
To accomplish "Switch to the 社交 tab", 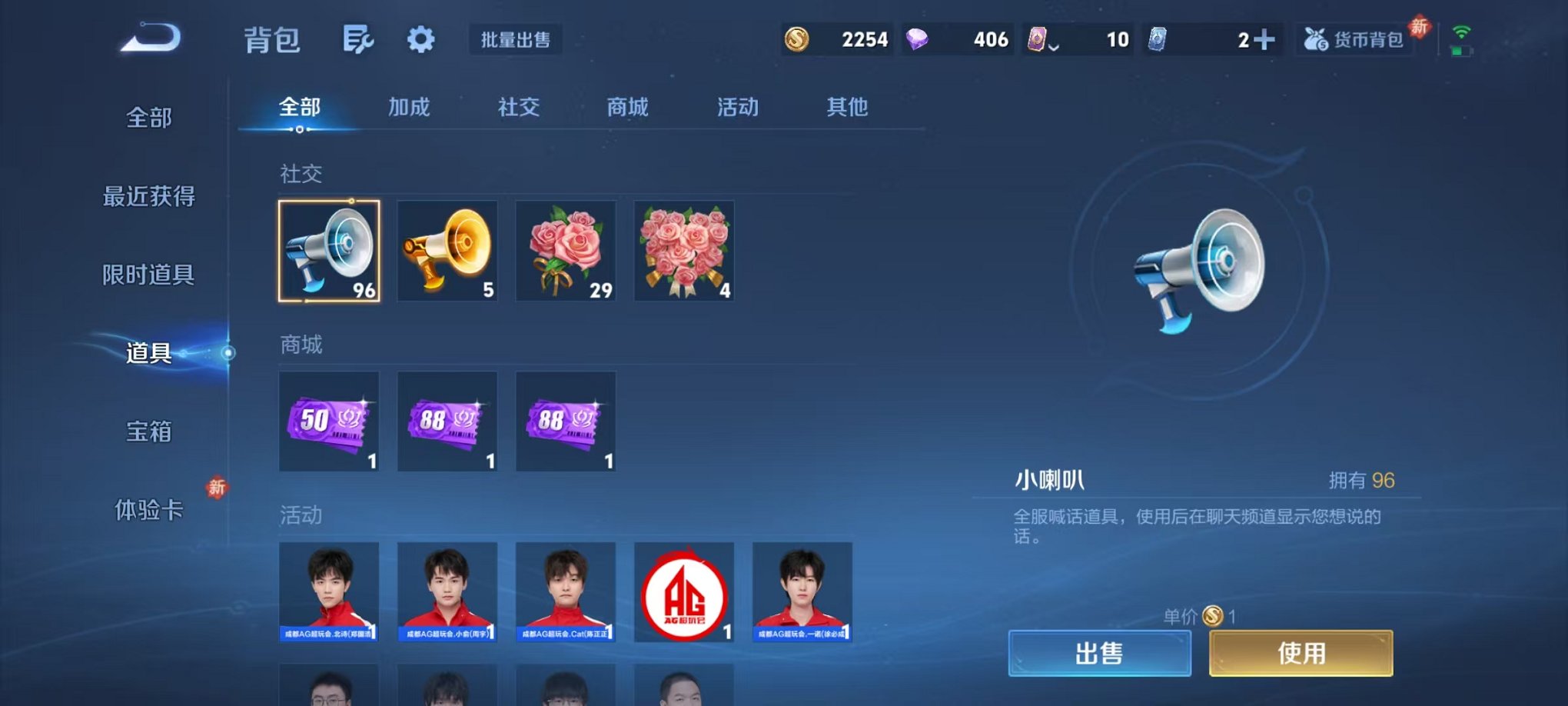I will (518, 108).
